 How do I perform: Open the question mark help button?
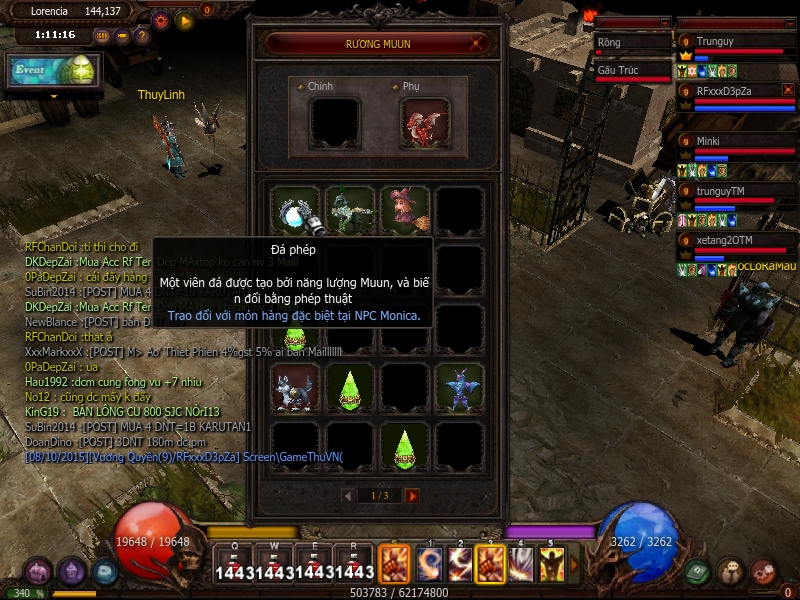pos(142,36)
